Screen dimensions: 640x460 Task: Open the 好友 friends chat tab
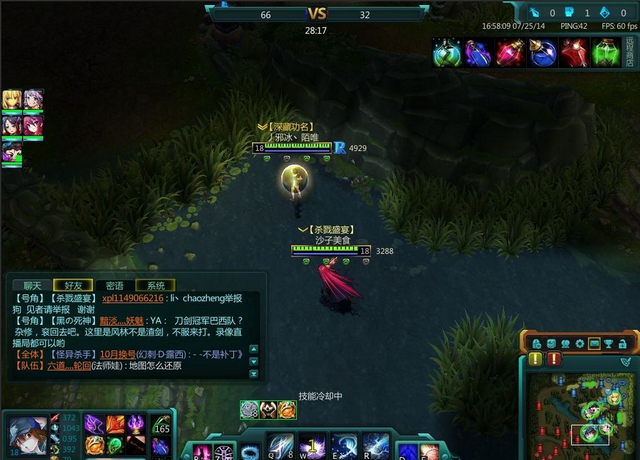(x=73, y=285)
